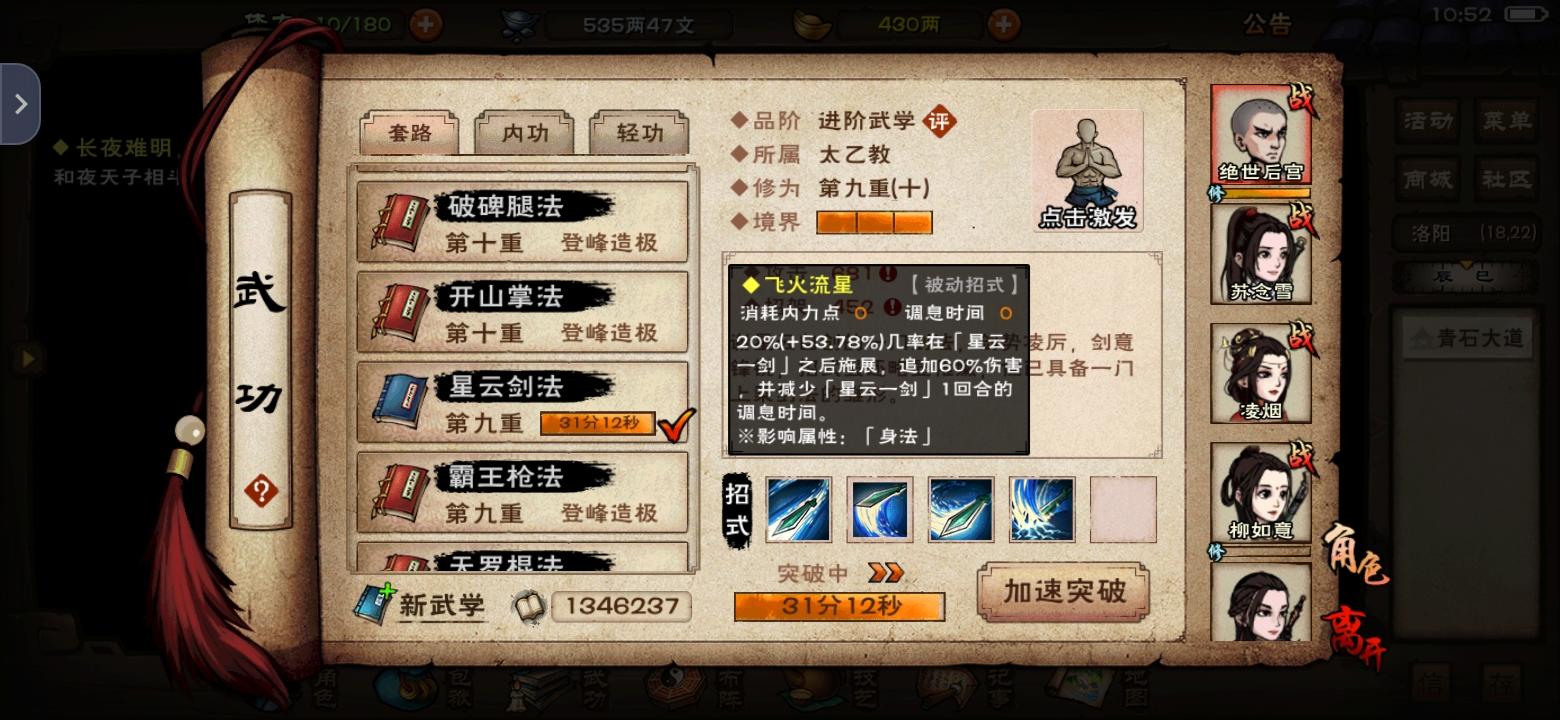This screenshot has width=1560, height=720.
Task: Switch to the 内功 tab
Action: pyautogui.click(x=524, y=132)
